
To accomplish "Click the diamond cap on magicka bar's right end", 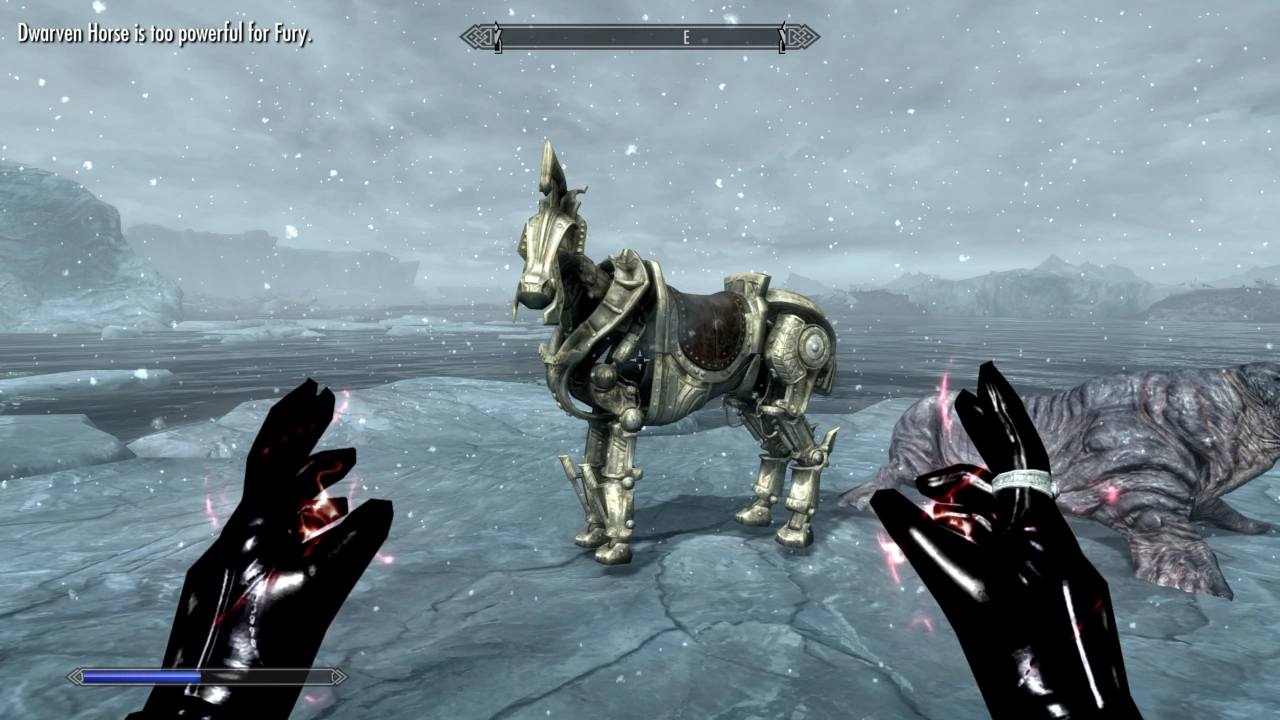I will pos(338,677).
